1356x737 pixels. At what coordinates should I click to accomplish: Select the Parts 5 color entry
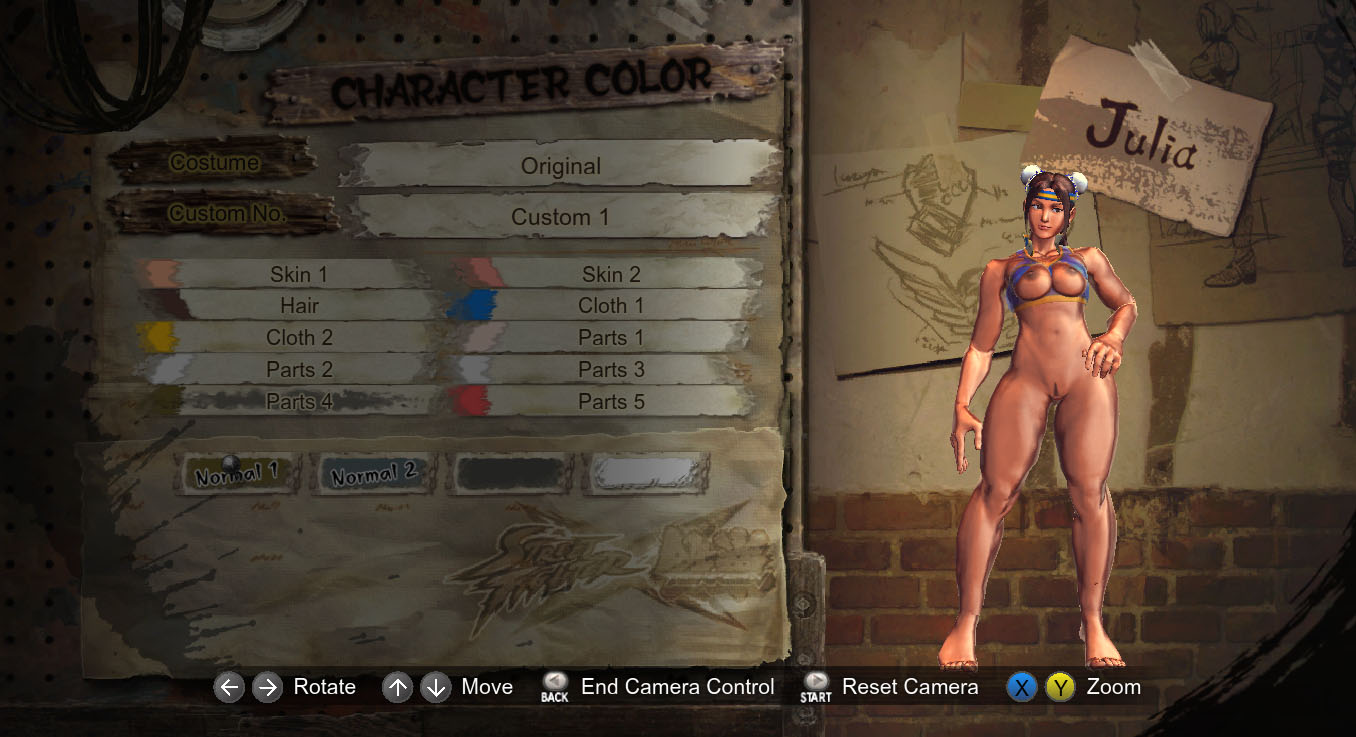610,402
